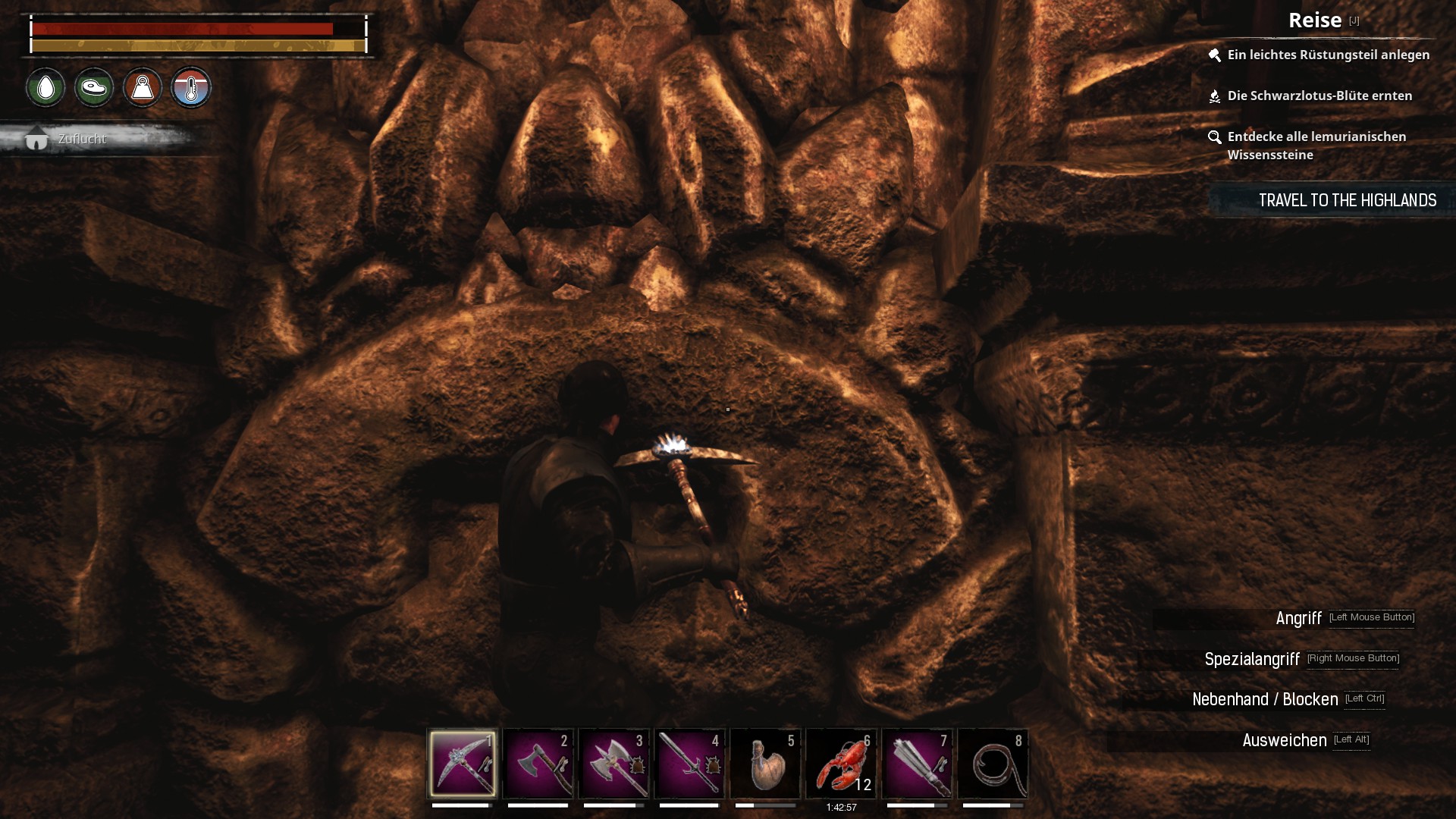The image size is (1456, 819).
Task: Click the Travel to the Highlands banner
Action: click(x=1347, y=200)
